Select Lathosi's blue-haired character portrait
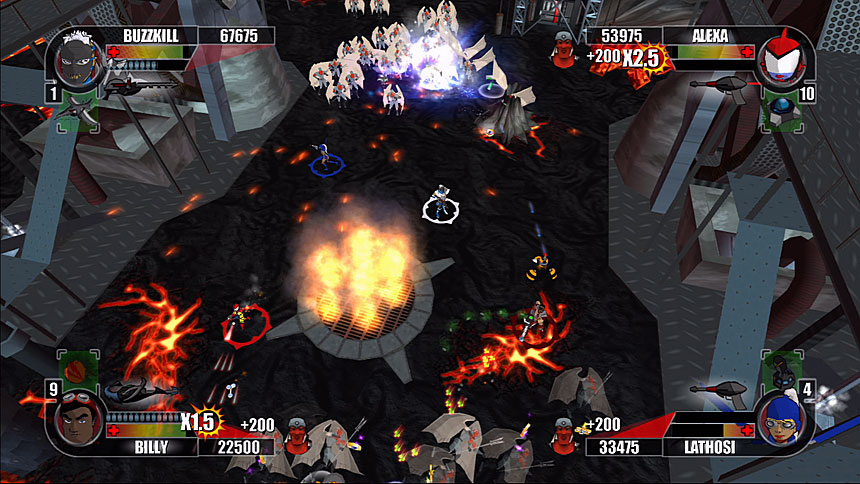This screenshot has width=860, height=484. tap(783, 421)
